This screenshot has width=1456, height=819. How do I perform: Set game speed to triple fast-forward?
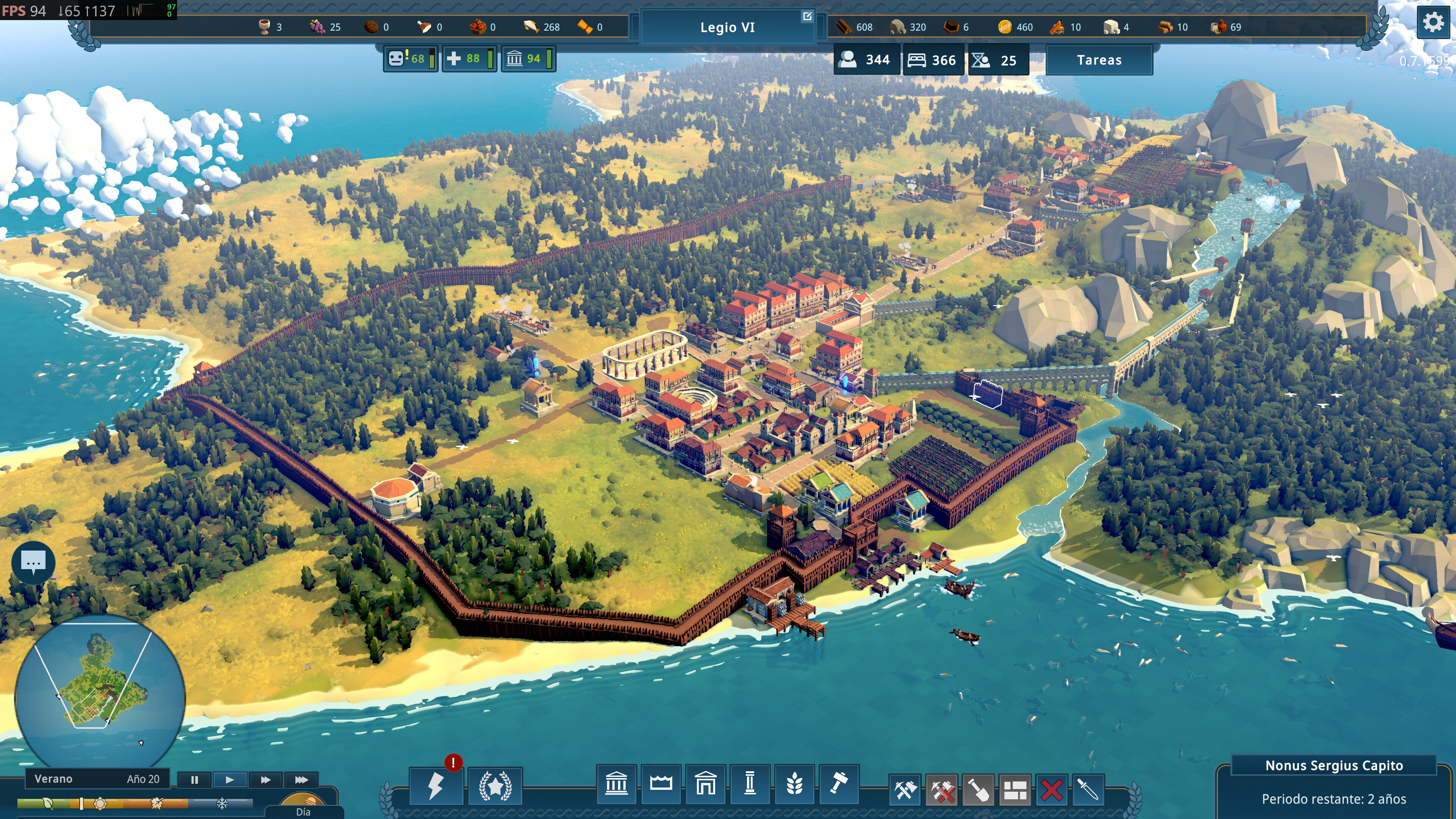[301, 780]
